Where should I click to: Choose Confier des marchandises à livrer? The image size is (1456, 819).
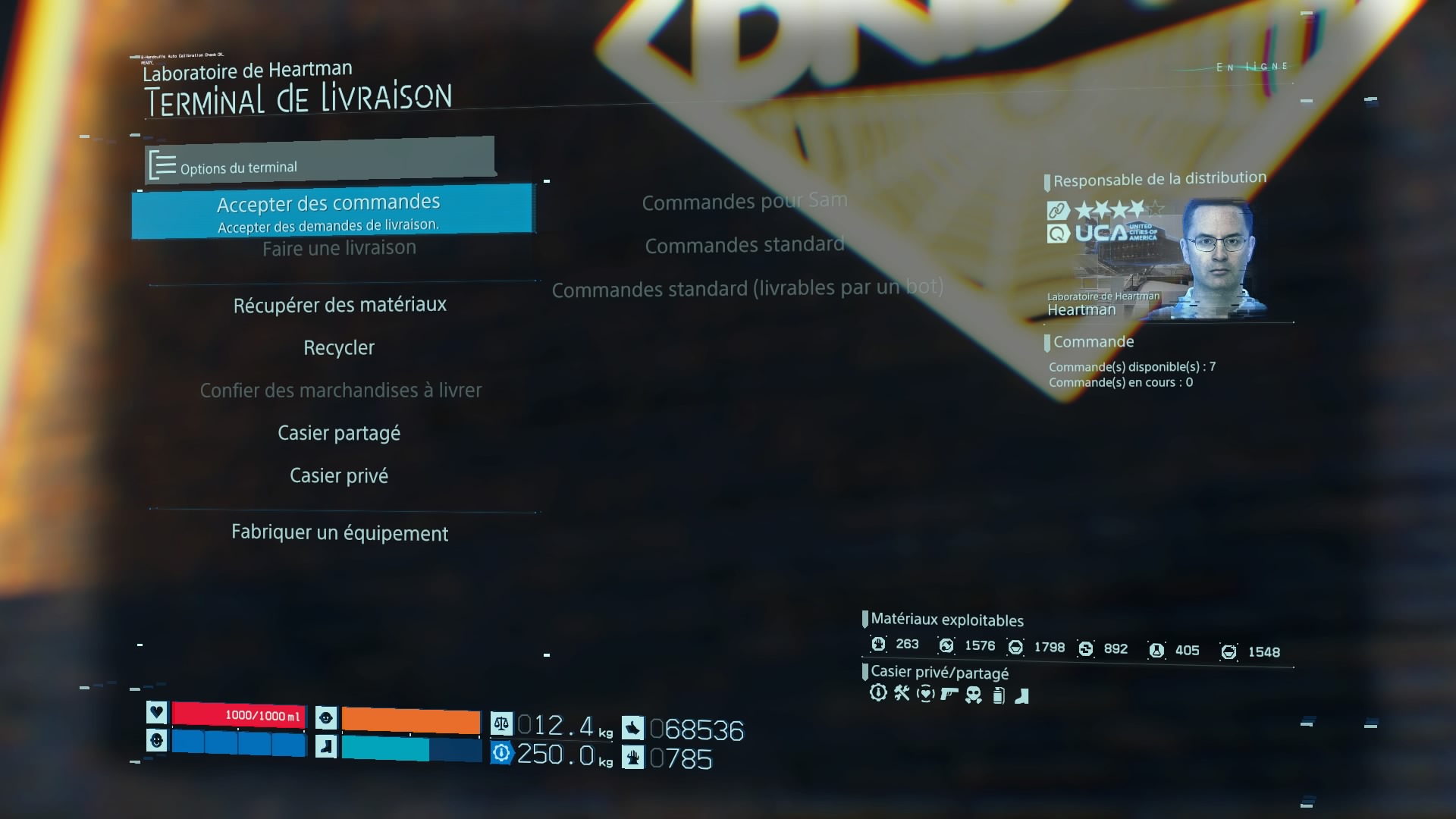tap(340, 391)
